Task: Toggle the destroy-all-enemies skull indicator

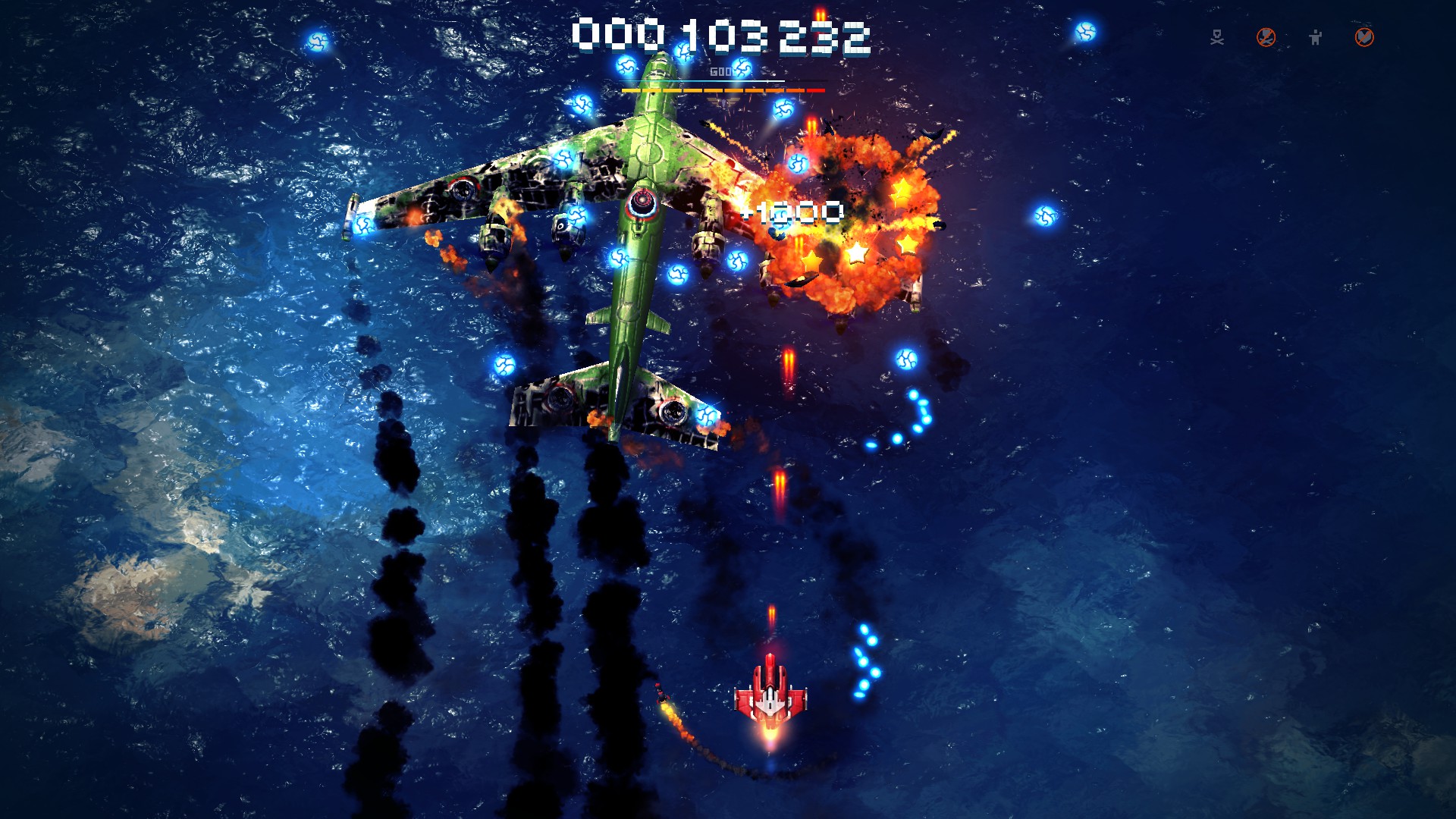Action: point(1217,36)
